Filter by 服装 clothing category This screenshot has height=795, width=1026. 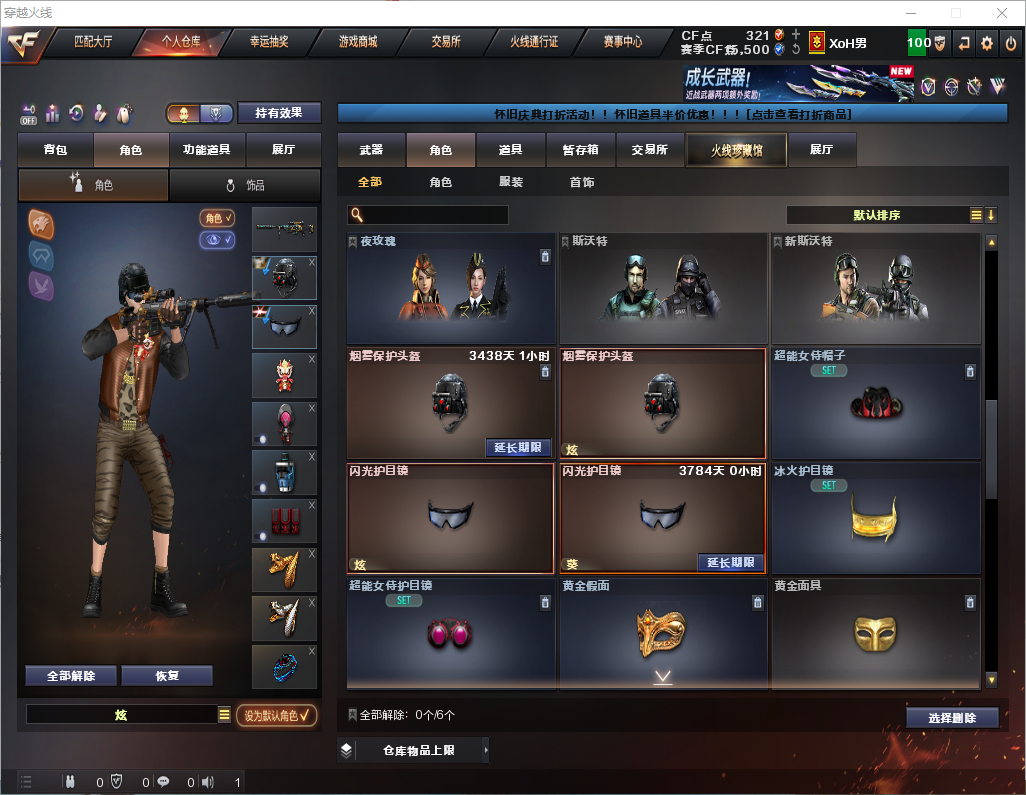(x=511, y=183)
